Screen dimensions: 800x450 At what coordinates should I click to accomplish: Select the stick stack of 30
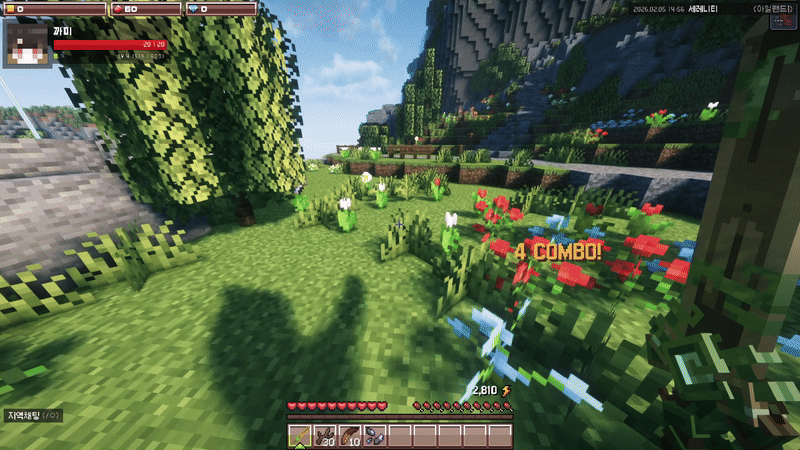325,436
